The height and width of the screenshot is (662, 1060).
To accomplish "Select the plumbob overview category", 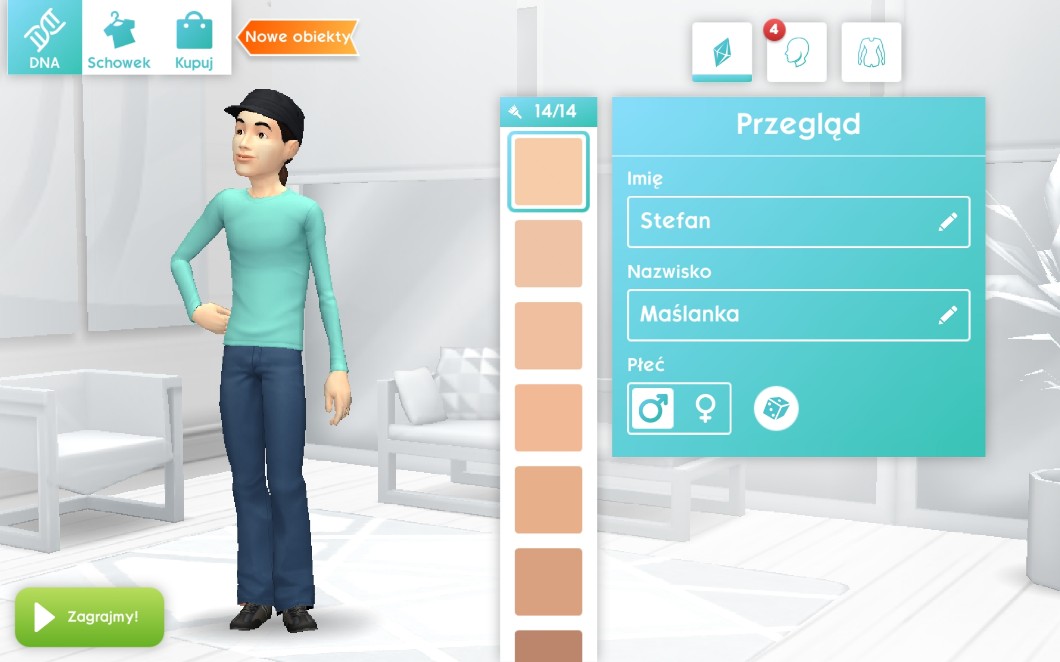I will pyautogui.click(x=721, y=52).
